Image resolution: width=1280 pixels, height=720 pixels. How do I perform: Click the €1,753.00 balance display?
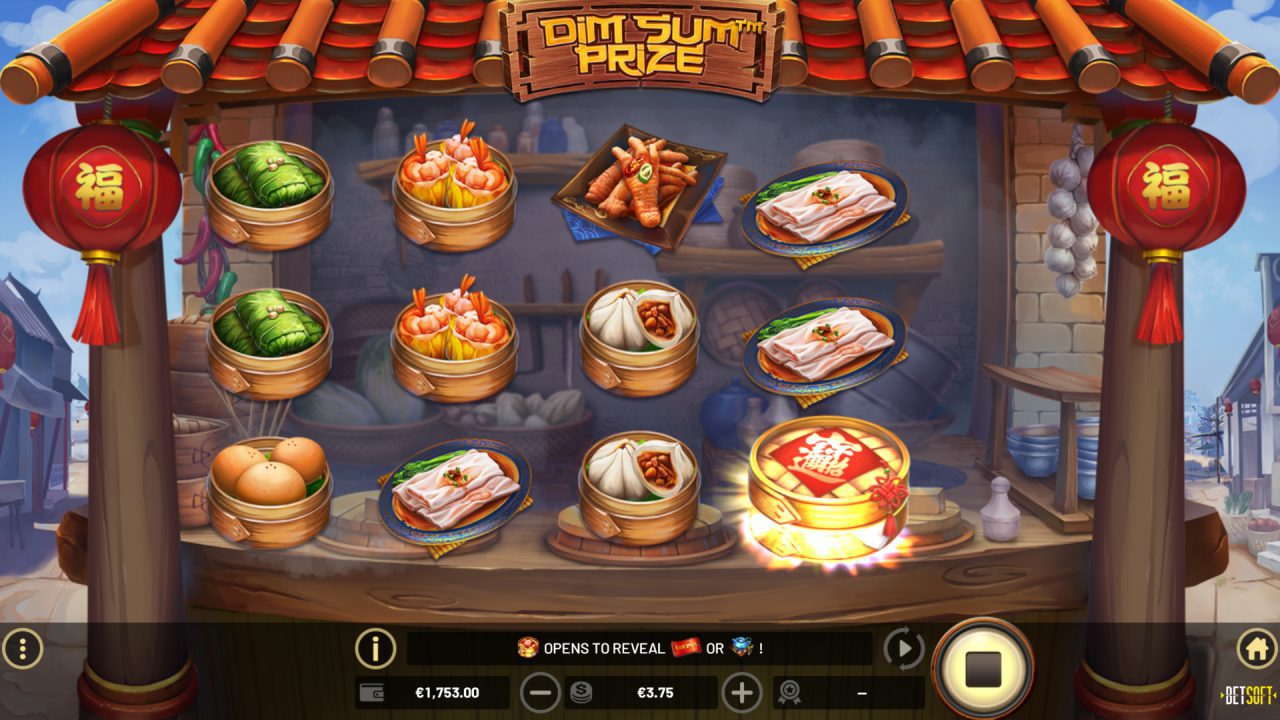[448, 691]
